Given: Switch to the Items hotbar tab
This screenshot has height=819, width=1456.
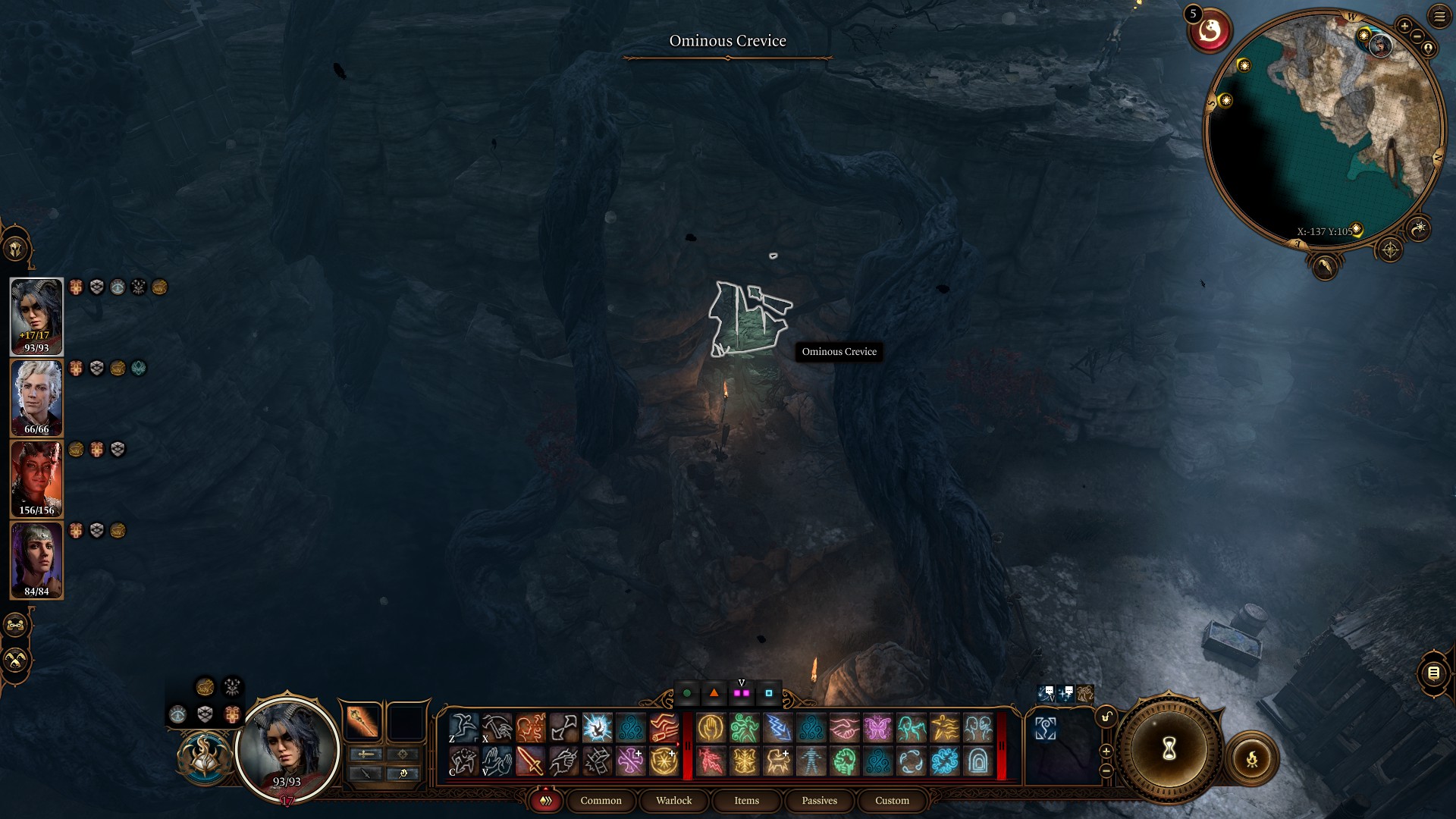Looking at the screenshot, I should click(746, 800).
